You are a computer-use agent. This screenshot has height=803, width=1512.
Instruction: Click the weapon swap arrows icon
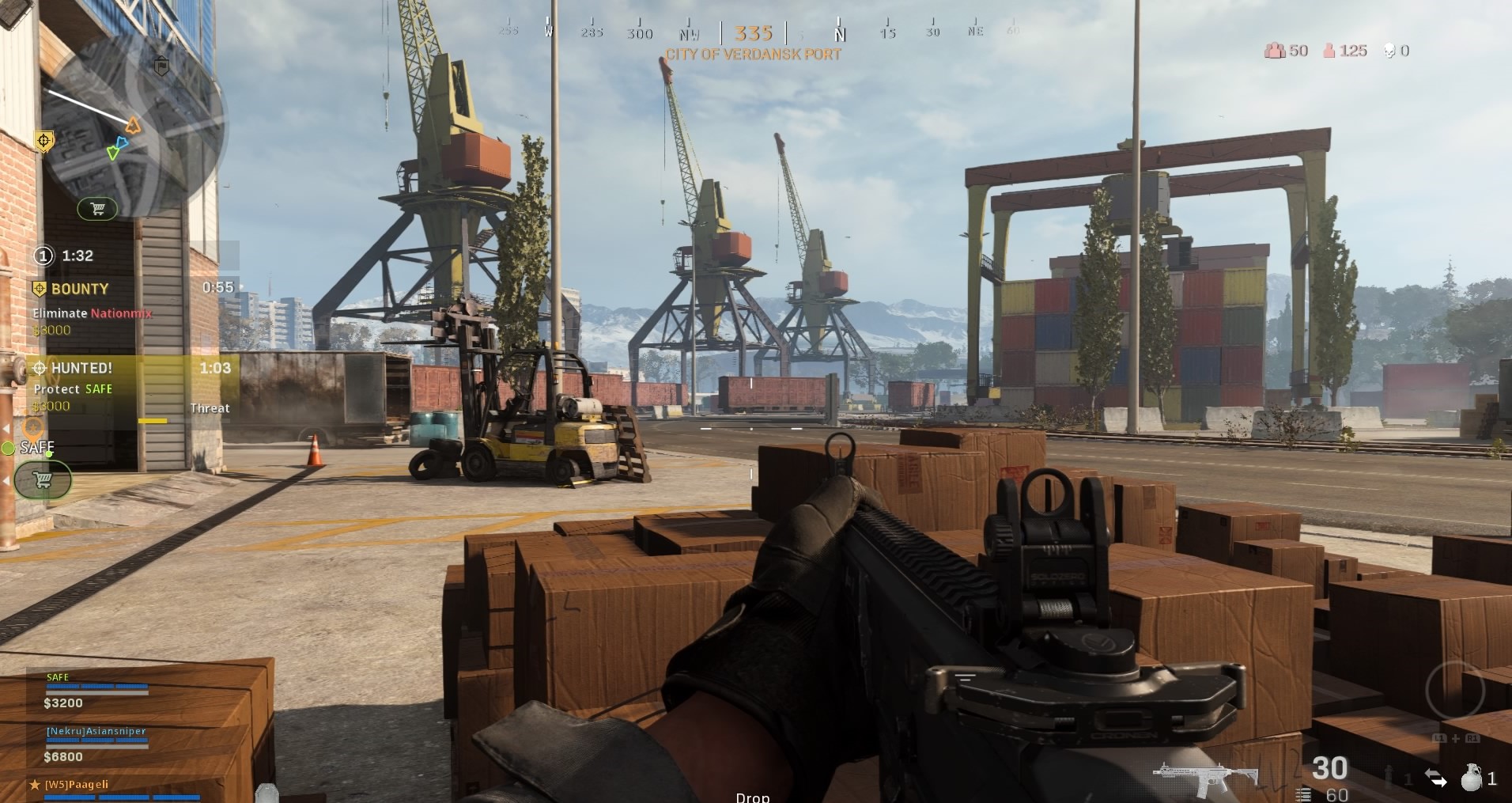click(x=1435, y=778)
